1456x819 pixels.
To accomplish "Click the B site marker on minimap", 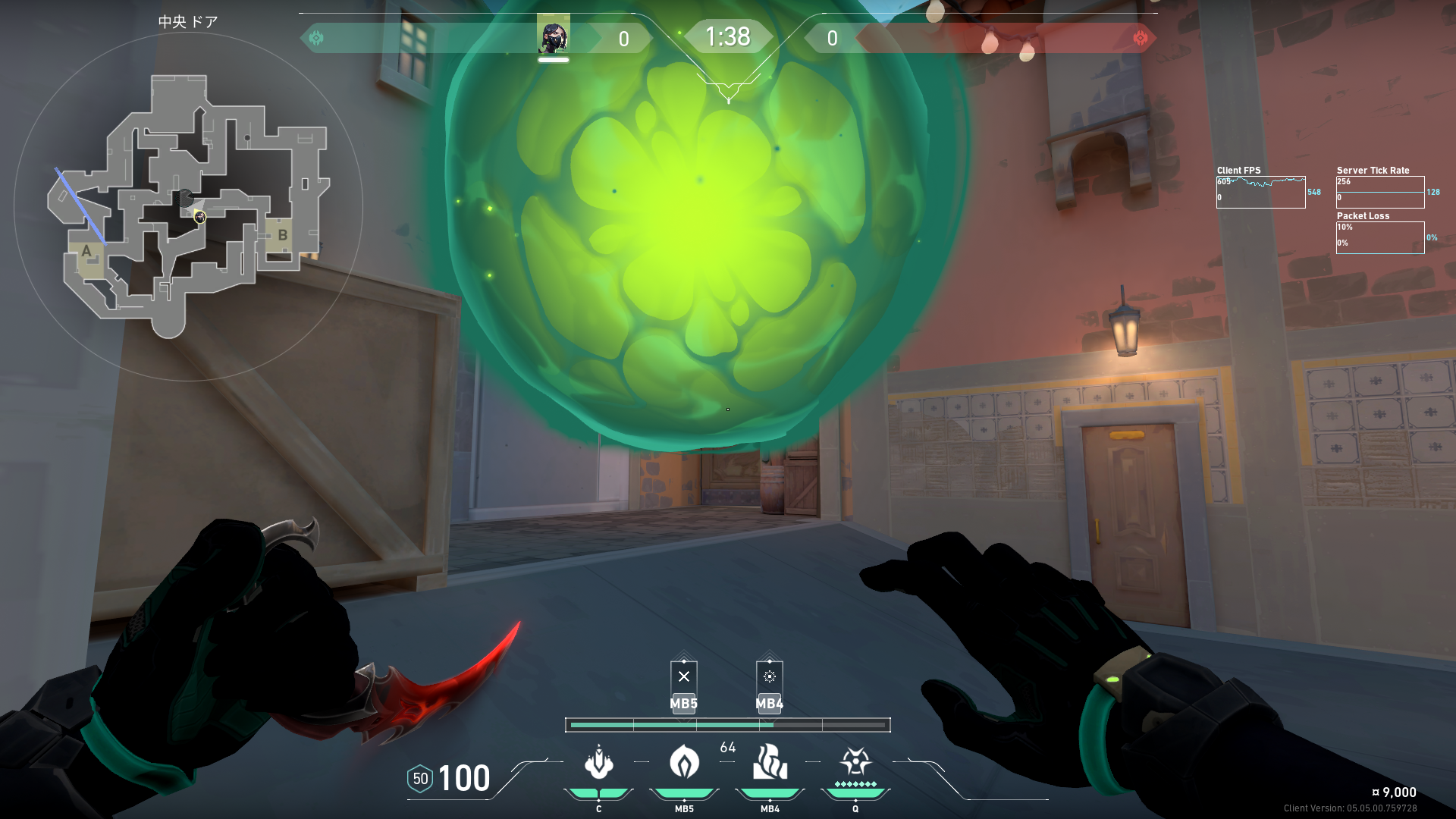I will [282, 235].
